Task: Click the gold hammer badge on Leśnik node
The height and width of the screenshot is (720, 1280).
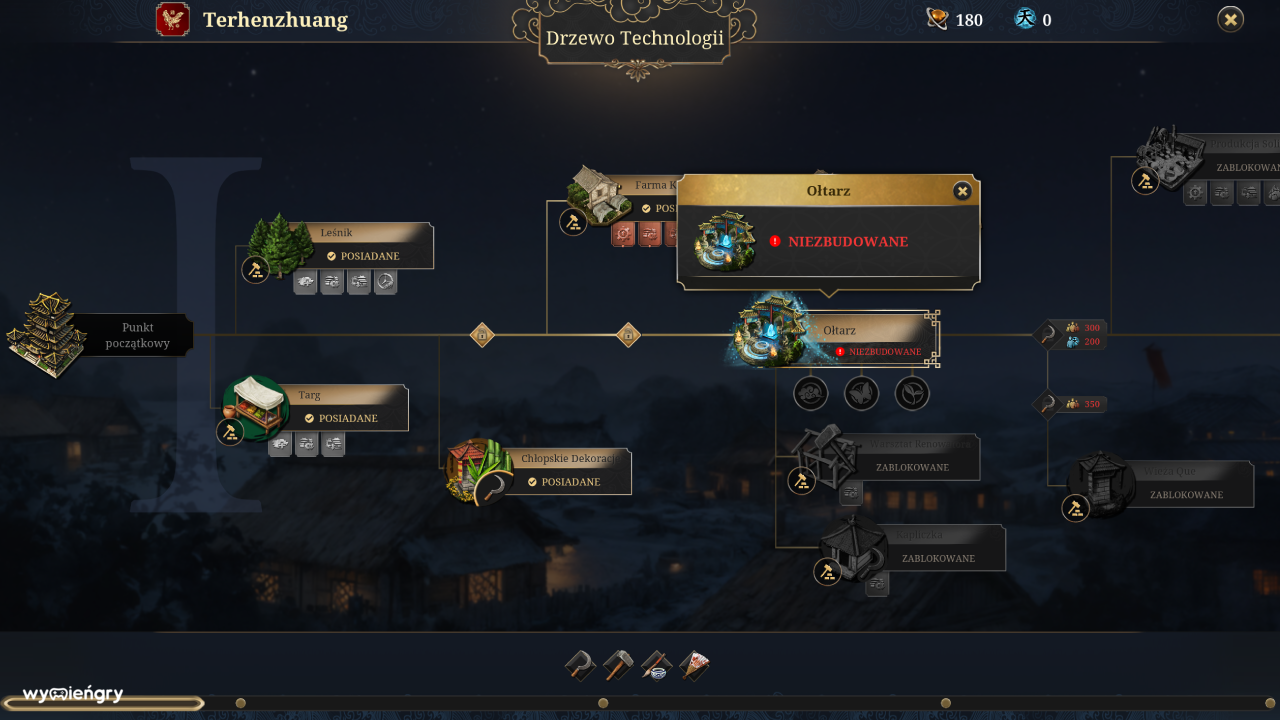Action: (256, 268)
